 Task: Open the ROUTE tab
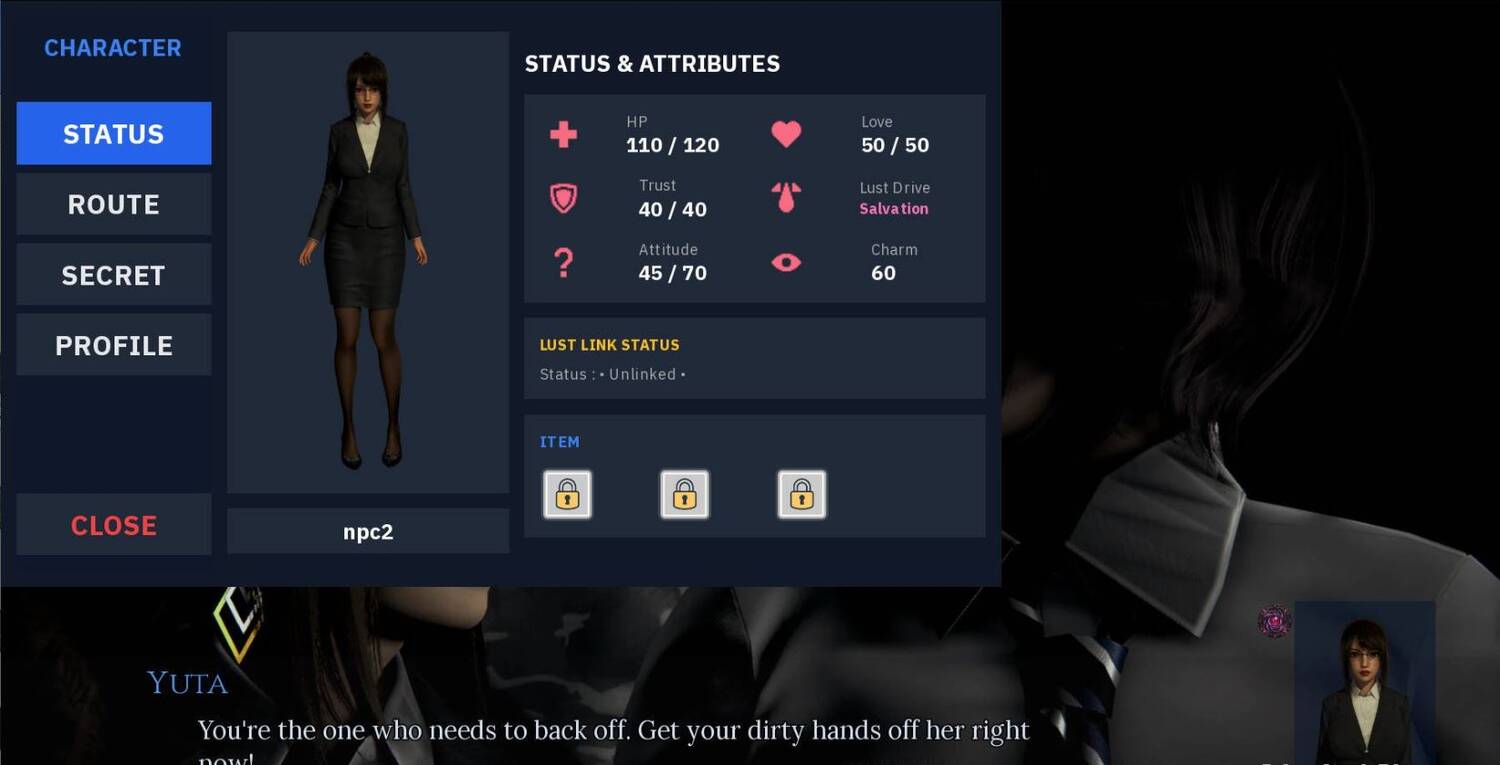(x=113, y=204)
